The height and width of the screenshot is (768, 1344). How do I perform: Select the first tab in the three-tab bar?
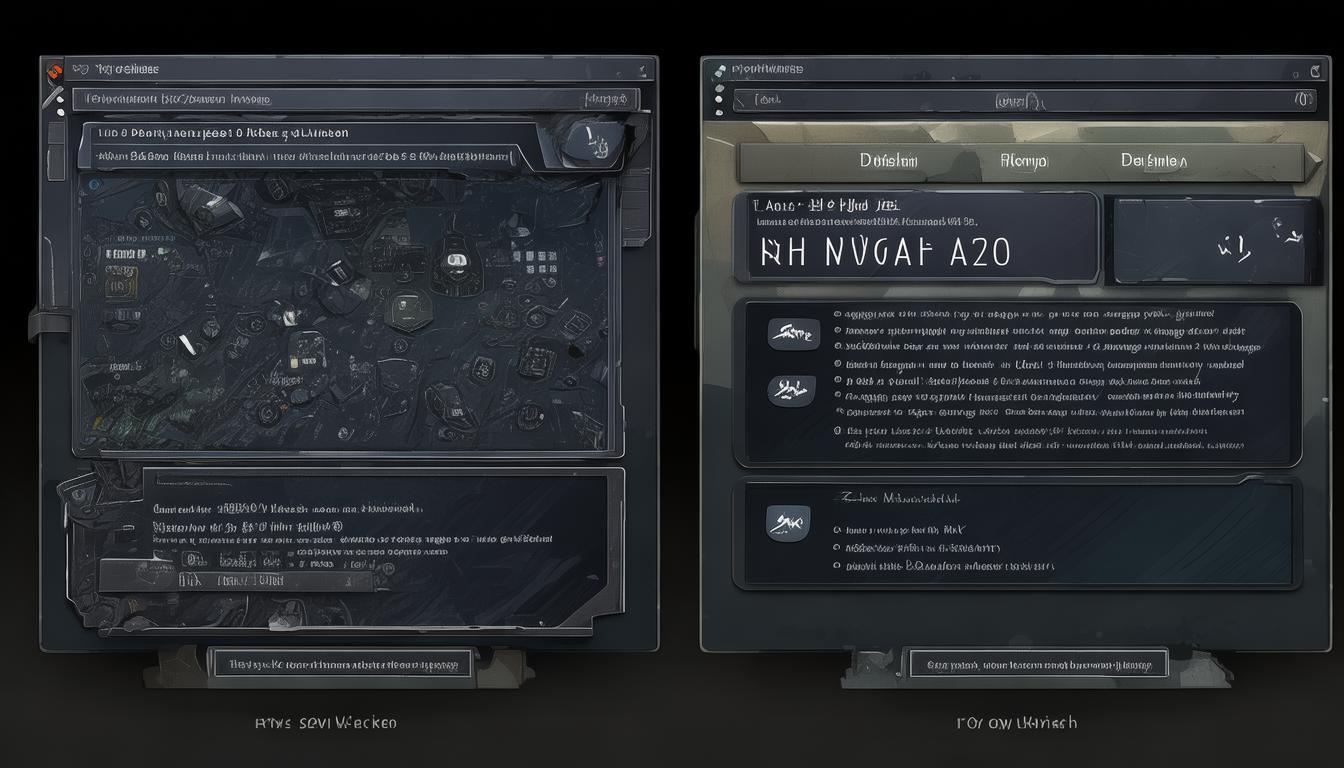[x=888, y=161]
